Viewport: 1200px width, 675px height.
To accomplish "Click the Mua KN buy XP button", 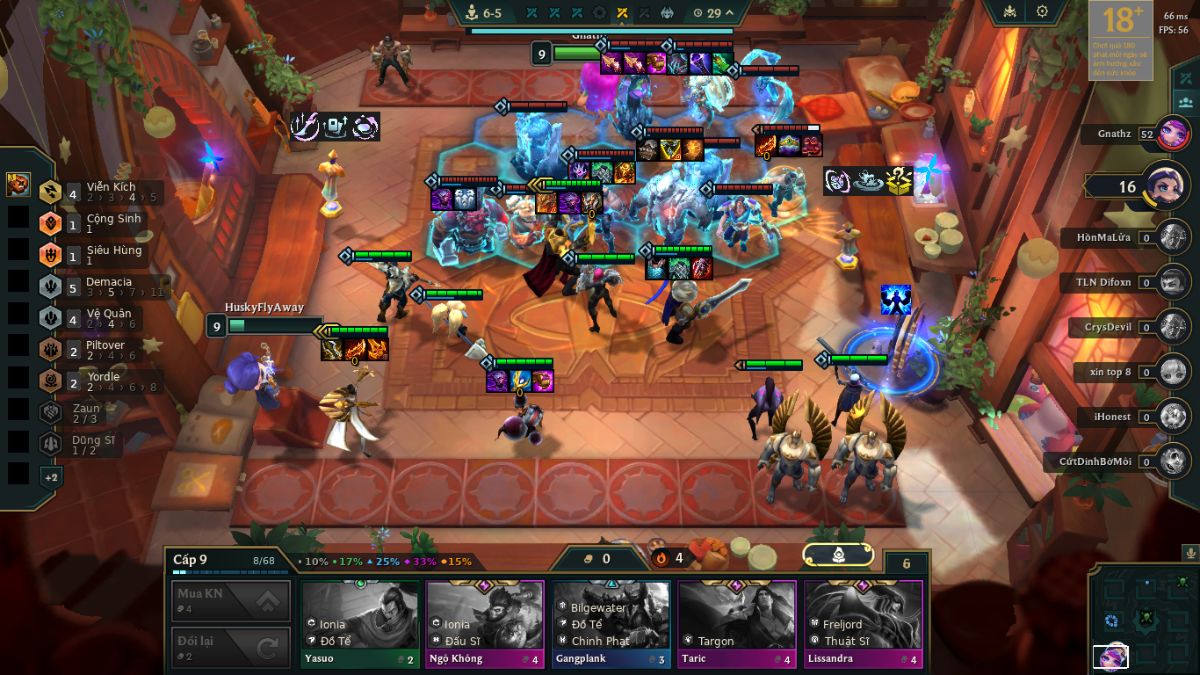I will point(231,601).
